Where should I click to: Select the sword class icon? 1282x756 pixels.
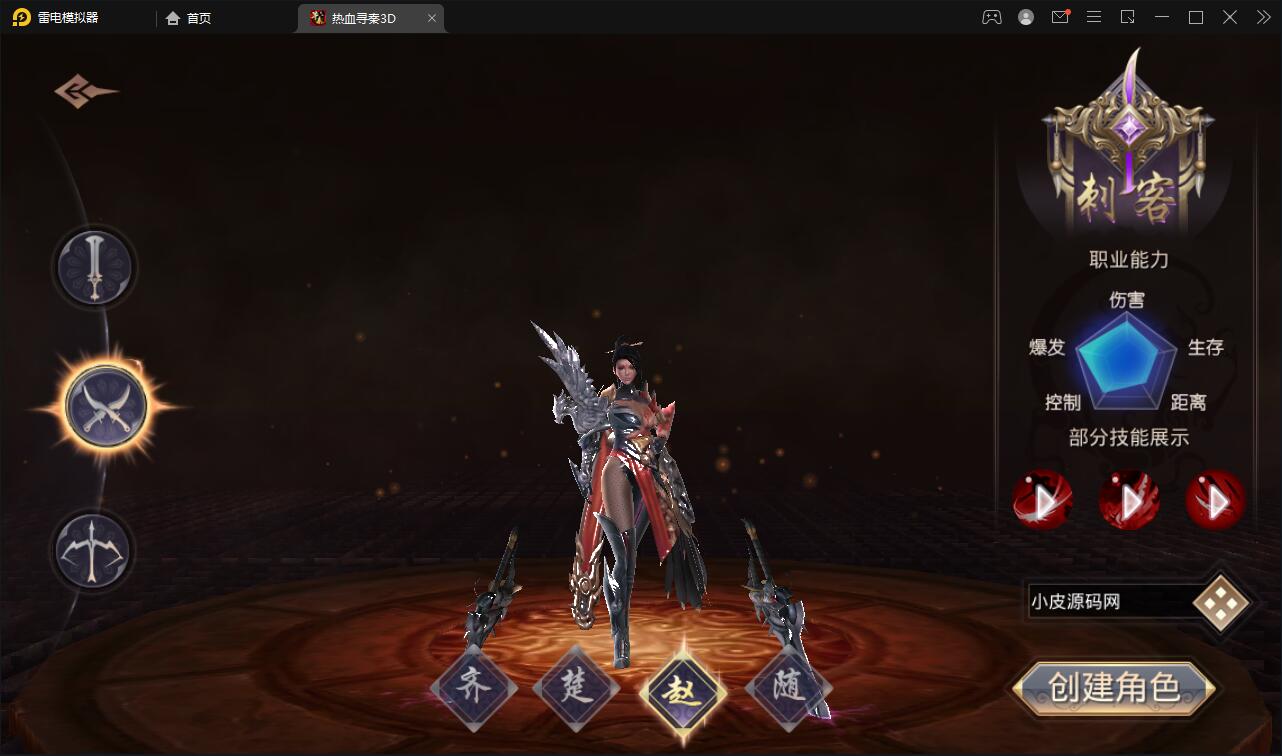(x=94, y=267)
